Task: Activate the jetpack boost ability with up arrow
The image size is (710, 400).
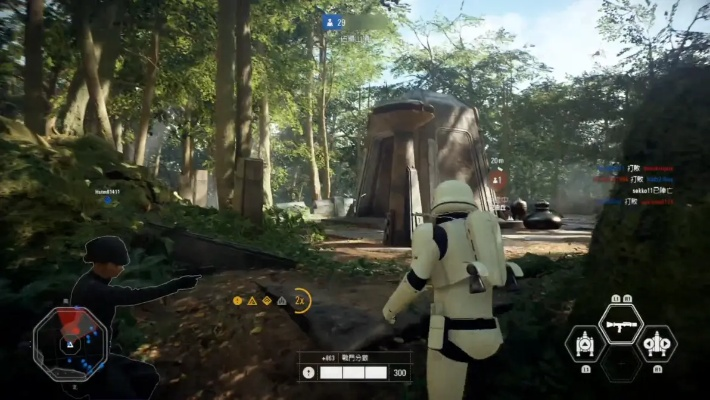Action: pyautogui.click(x=585, y=343)
